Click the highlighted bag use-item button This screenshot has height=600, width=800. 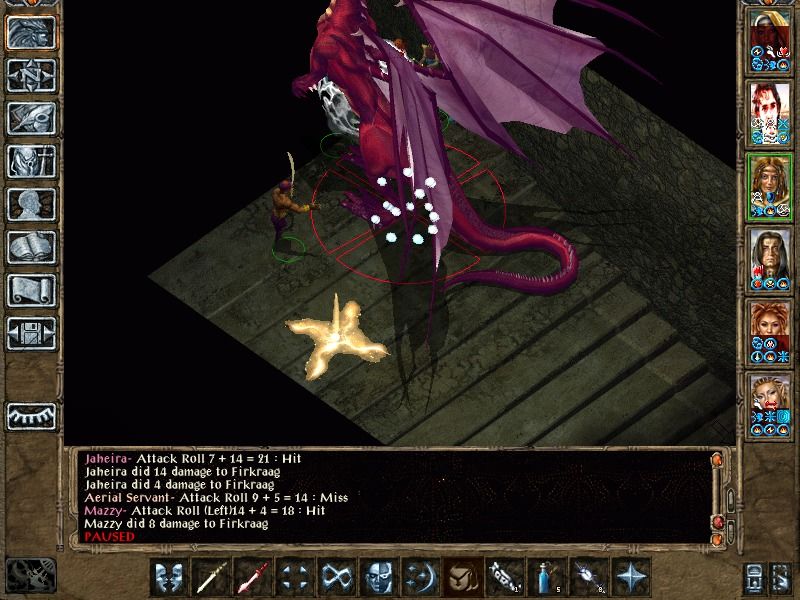click(x=463, y=577)
